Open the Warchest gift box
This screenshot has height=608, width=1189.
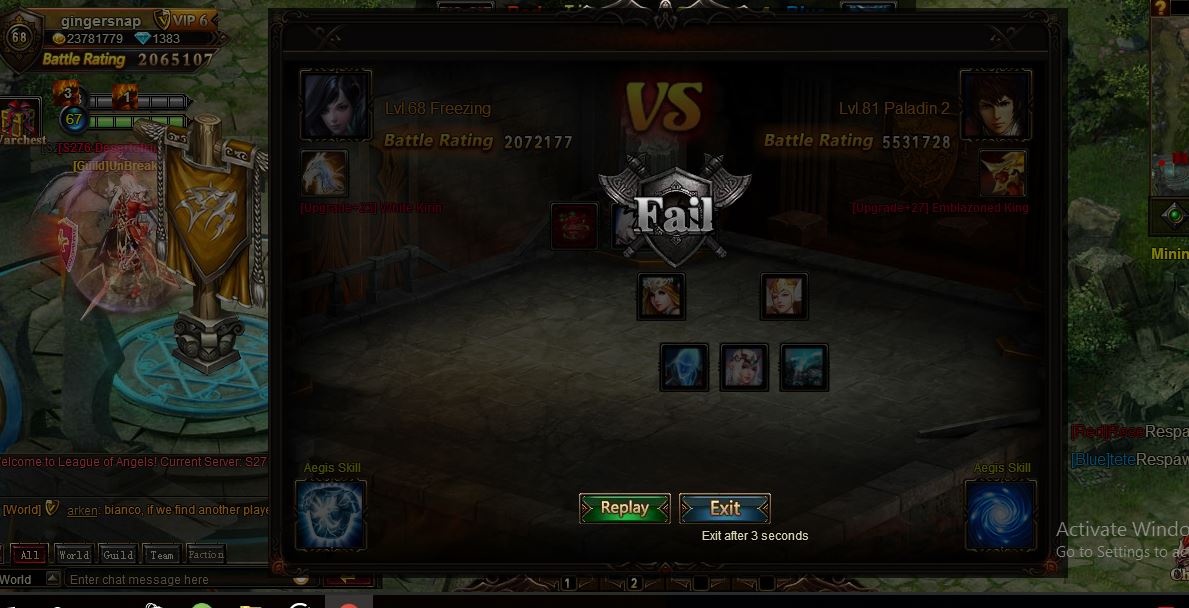point(20,120)
